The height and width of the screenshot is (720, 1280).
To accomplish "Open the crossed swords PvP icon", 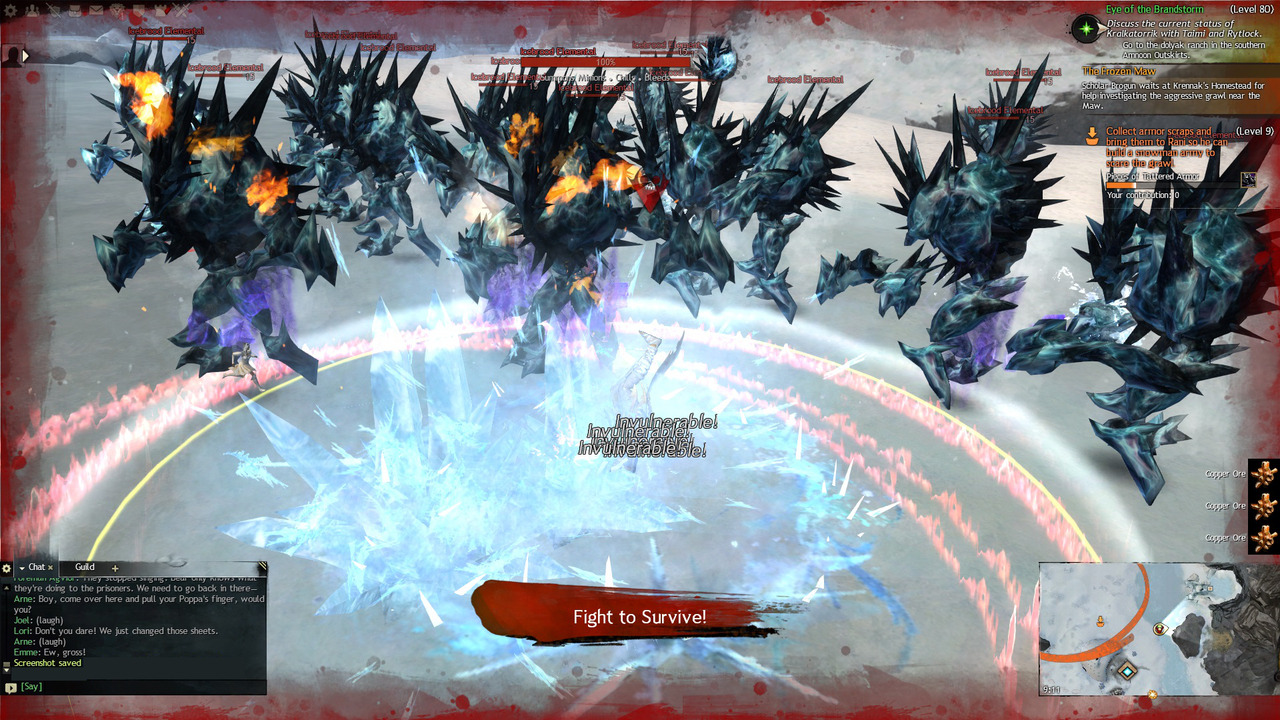I will pyautogui.click(x=182, y=10).
